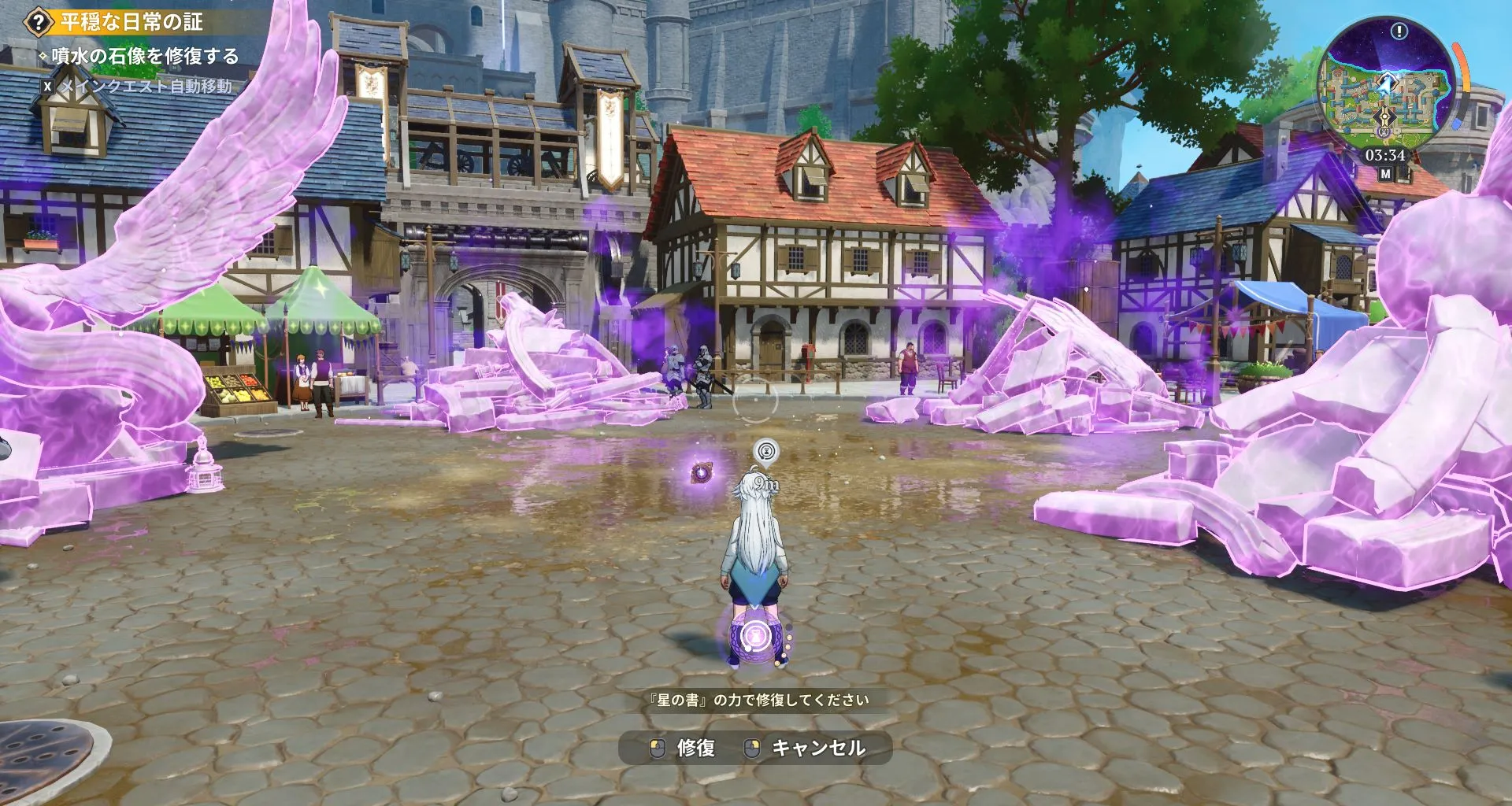Click the left mouse icon beside 修復

(658, 748)
